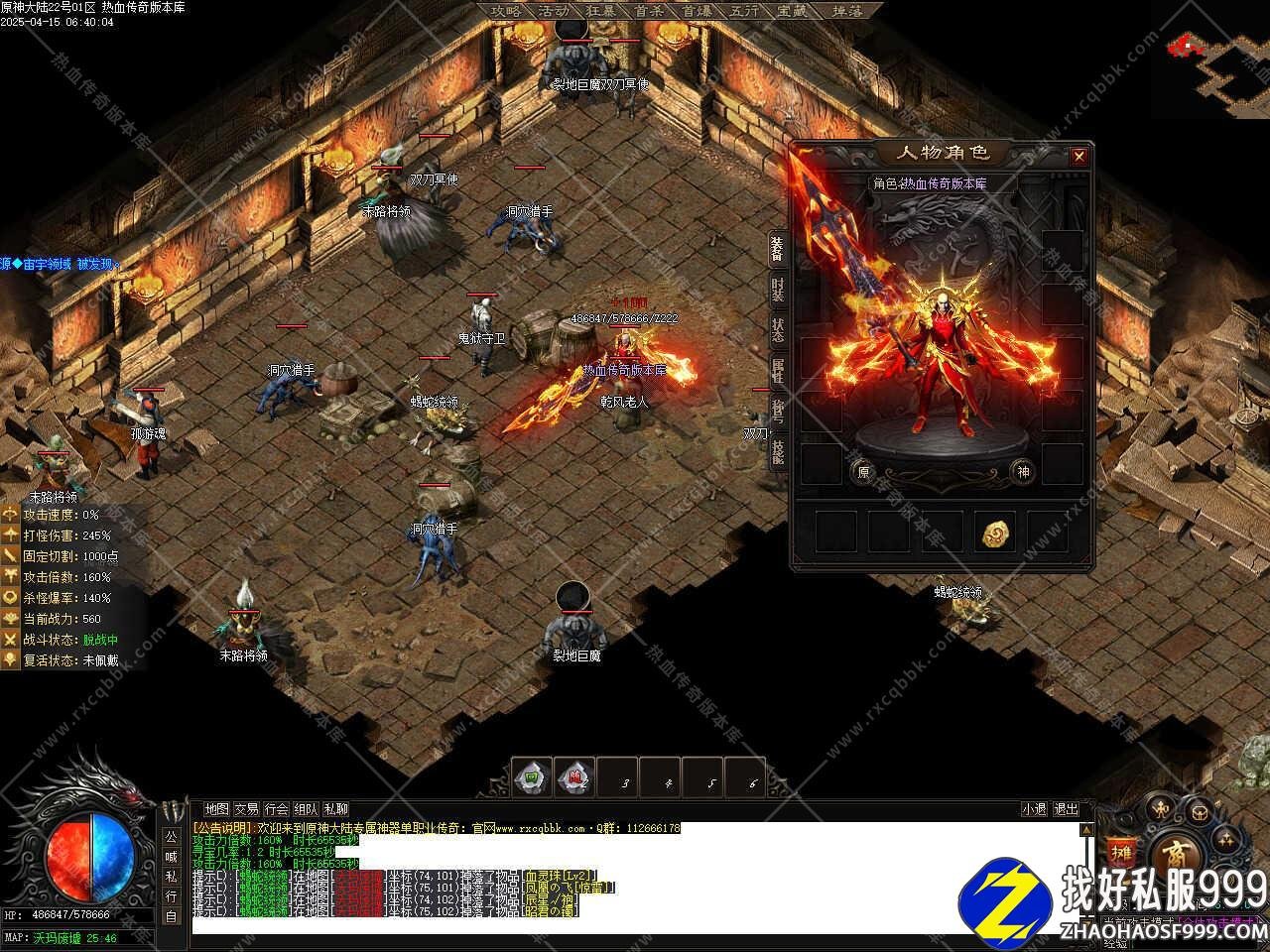Open the 五行 elements menu
1270x952 pixels.
point(744,11)
